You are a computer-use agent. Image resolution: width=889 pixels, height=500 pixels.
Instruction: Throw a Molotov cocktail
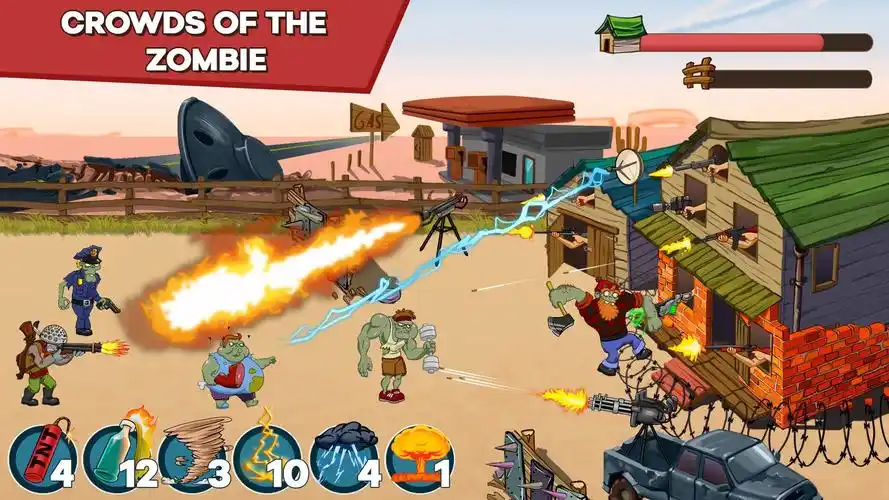point(116,459)
